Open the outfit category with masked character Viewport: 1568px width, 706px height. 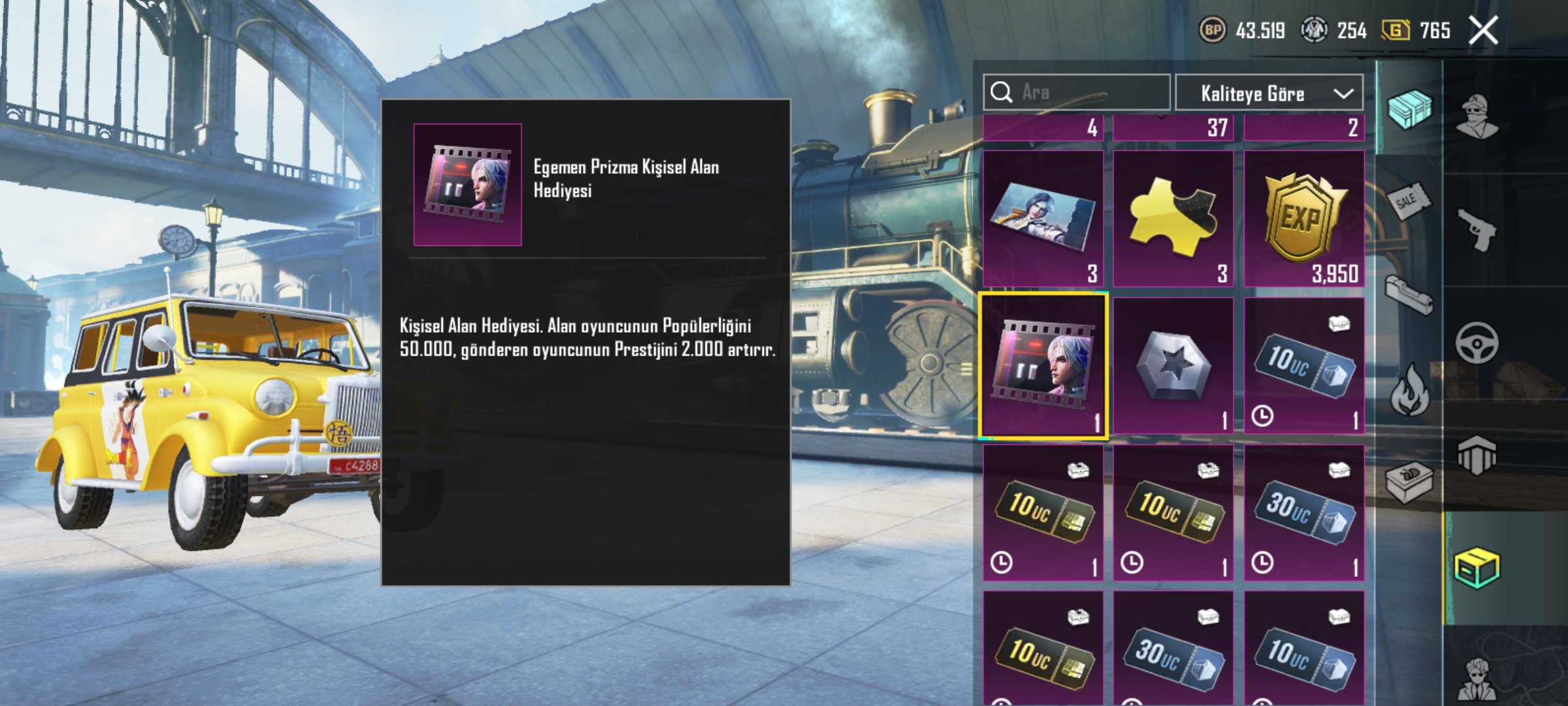click(x=1477, y=116)
